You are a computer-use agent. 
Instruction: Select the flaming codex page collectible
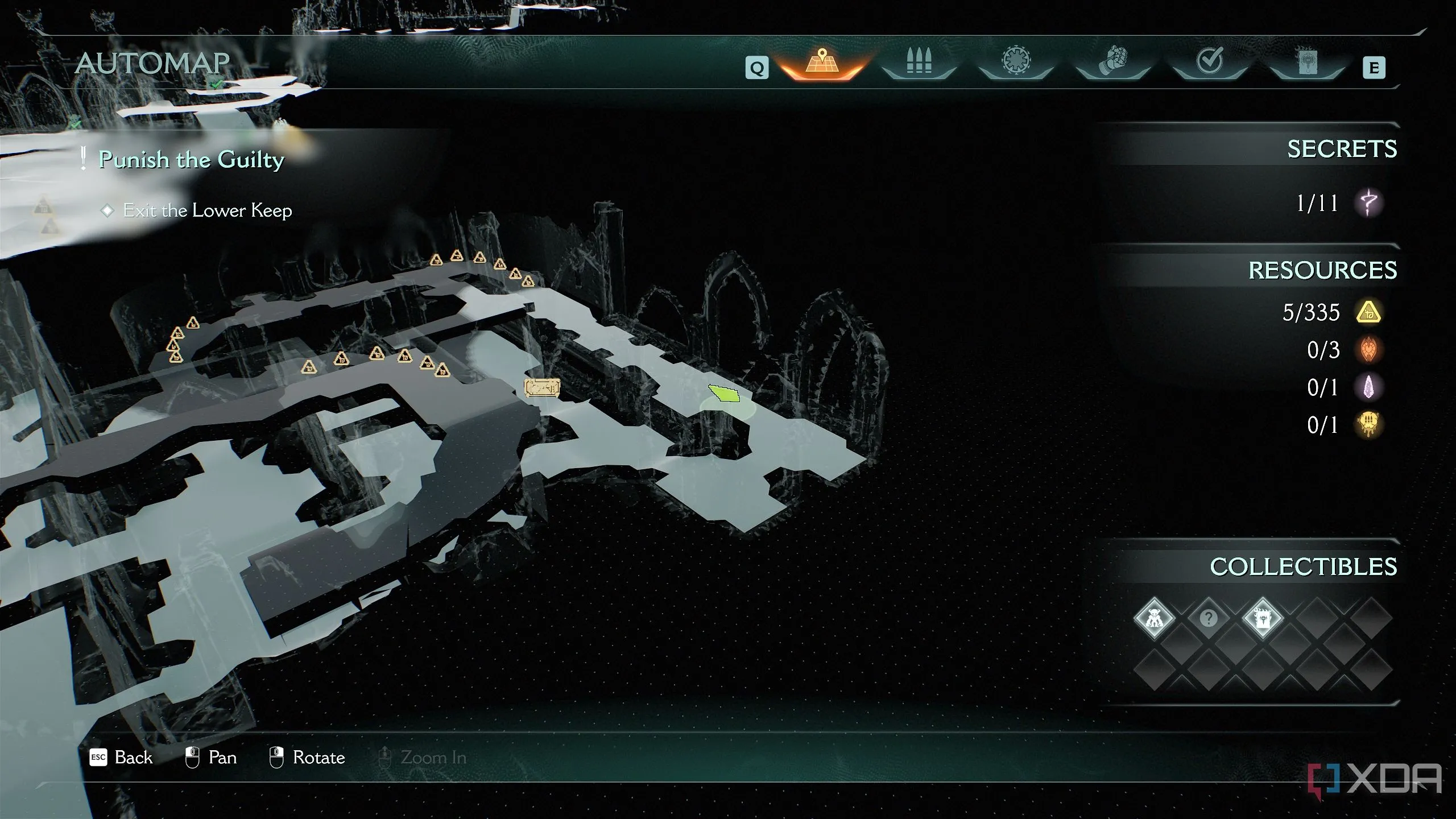(1262, 618)
